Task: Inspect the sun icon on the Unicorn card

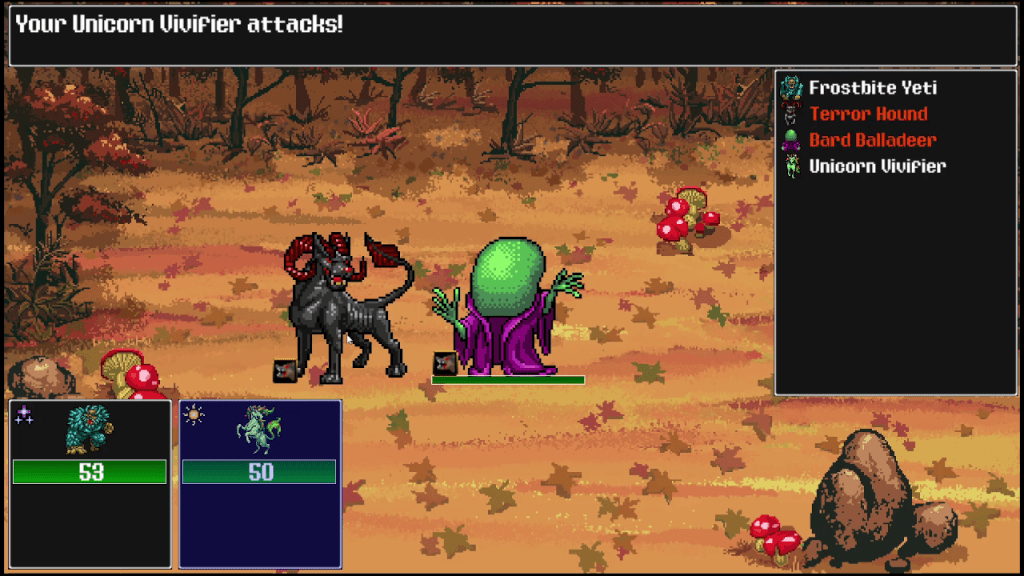Action: click(x=194, y=415)
